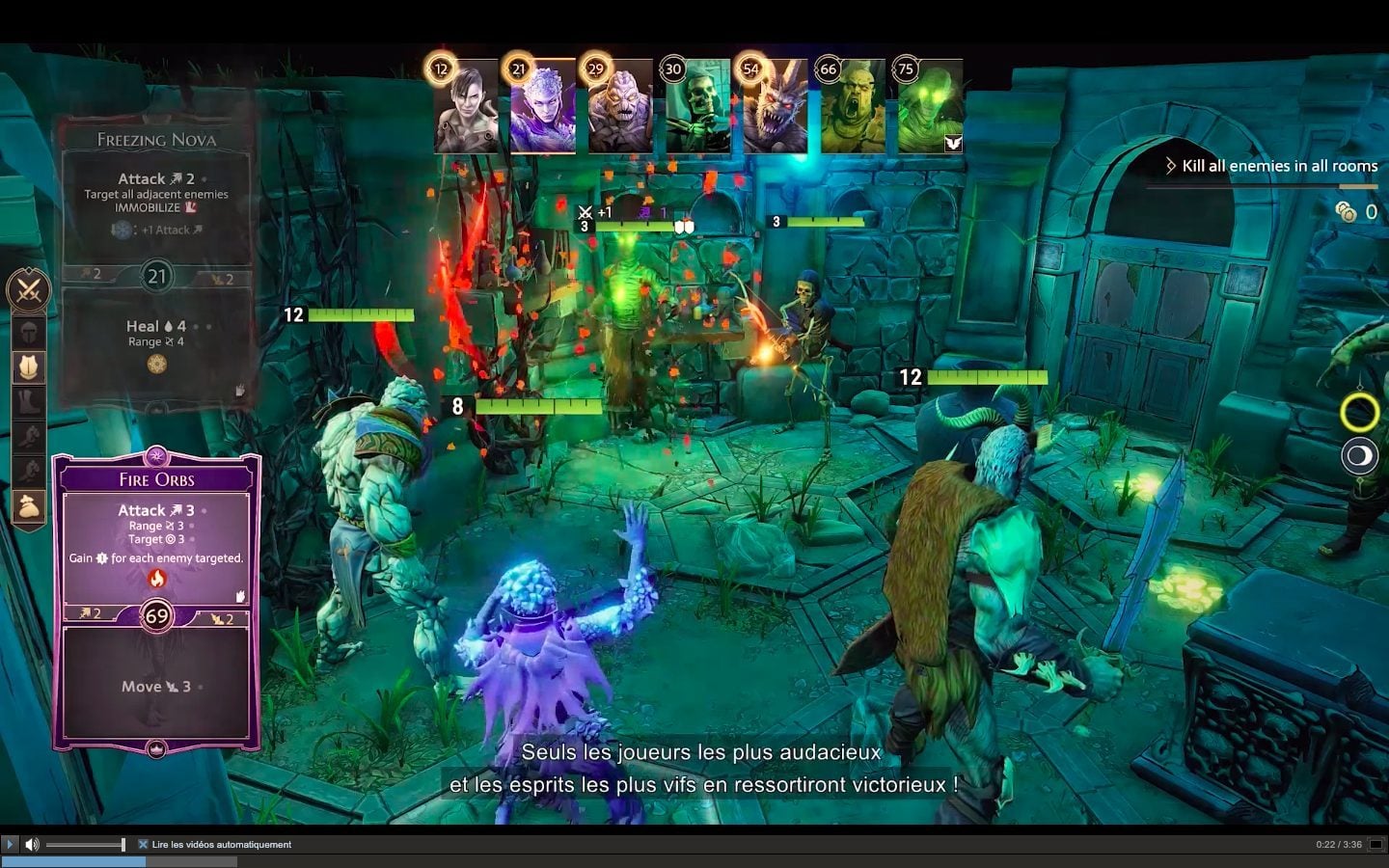The height and width of the screenshot is (868, 1389).
Task: Click the crossed swords icon
Action: (28, 289)
